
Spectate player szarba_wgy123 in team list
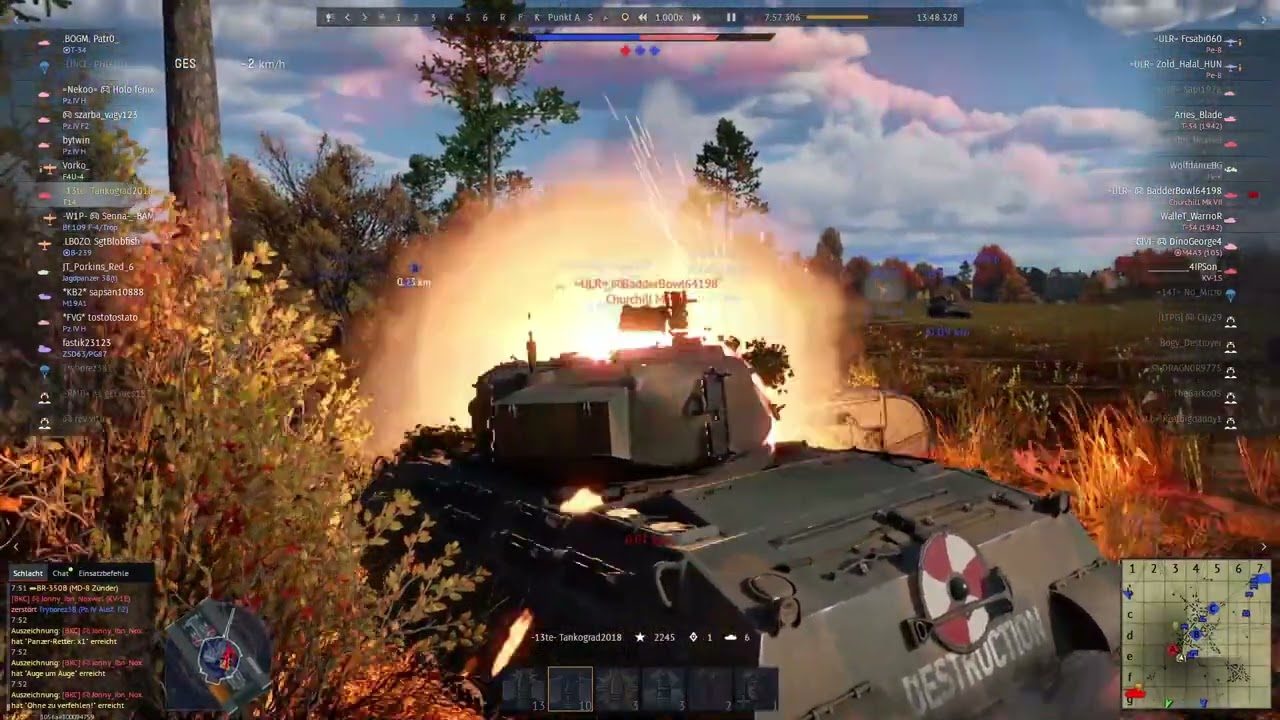point(99,115)
